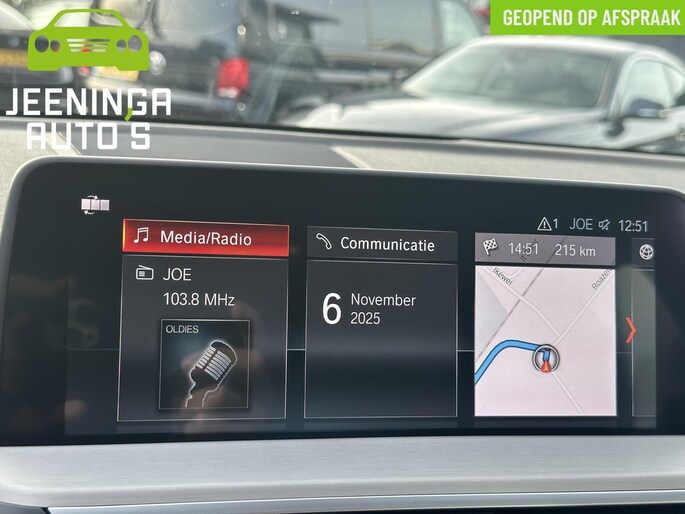The width and height of the screenshot is (685, 514).
Task: Open the Media/Radio tile header
Action: tap(205, 238)
